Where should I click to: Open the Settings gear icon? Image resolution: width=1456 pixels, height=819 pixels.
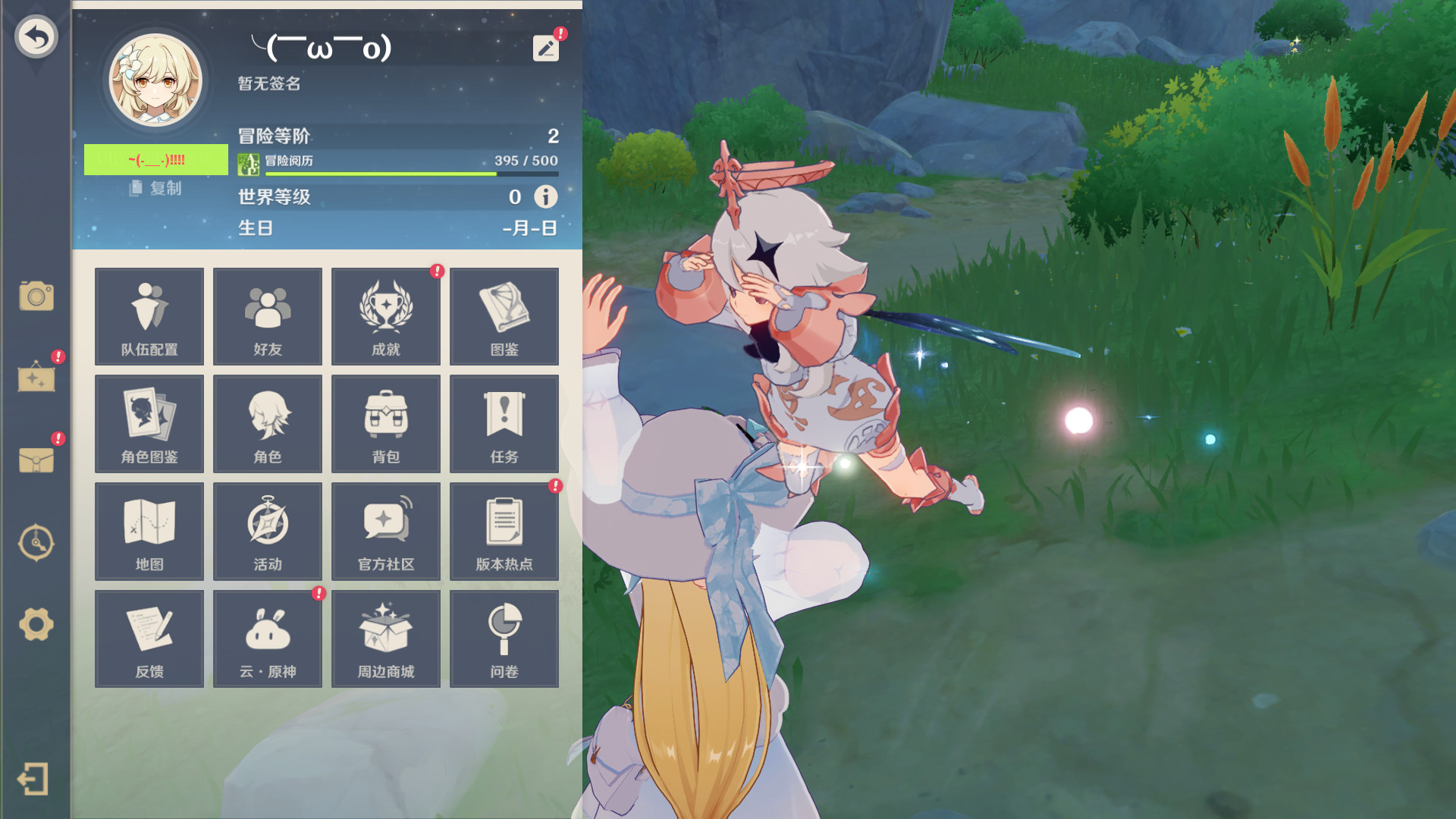click(36, 623)
